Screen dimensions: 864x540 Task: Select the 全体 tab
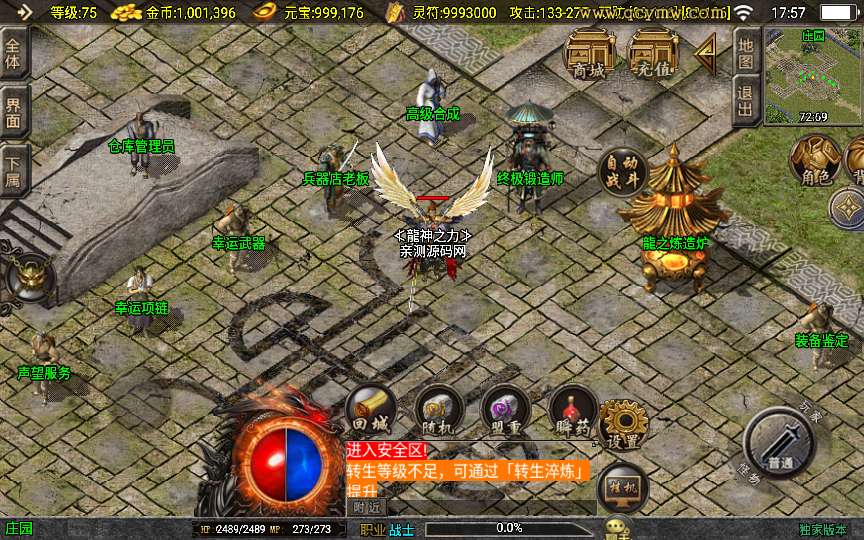(14, 54)
